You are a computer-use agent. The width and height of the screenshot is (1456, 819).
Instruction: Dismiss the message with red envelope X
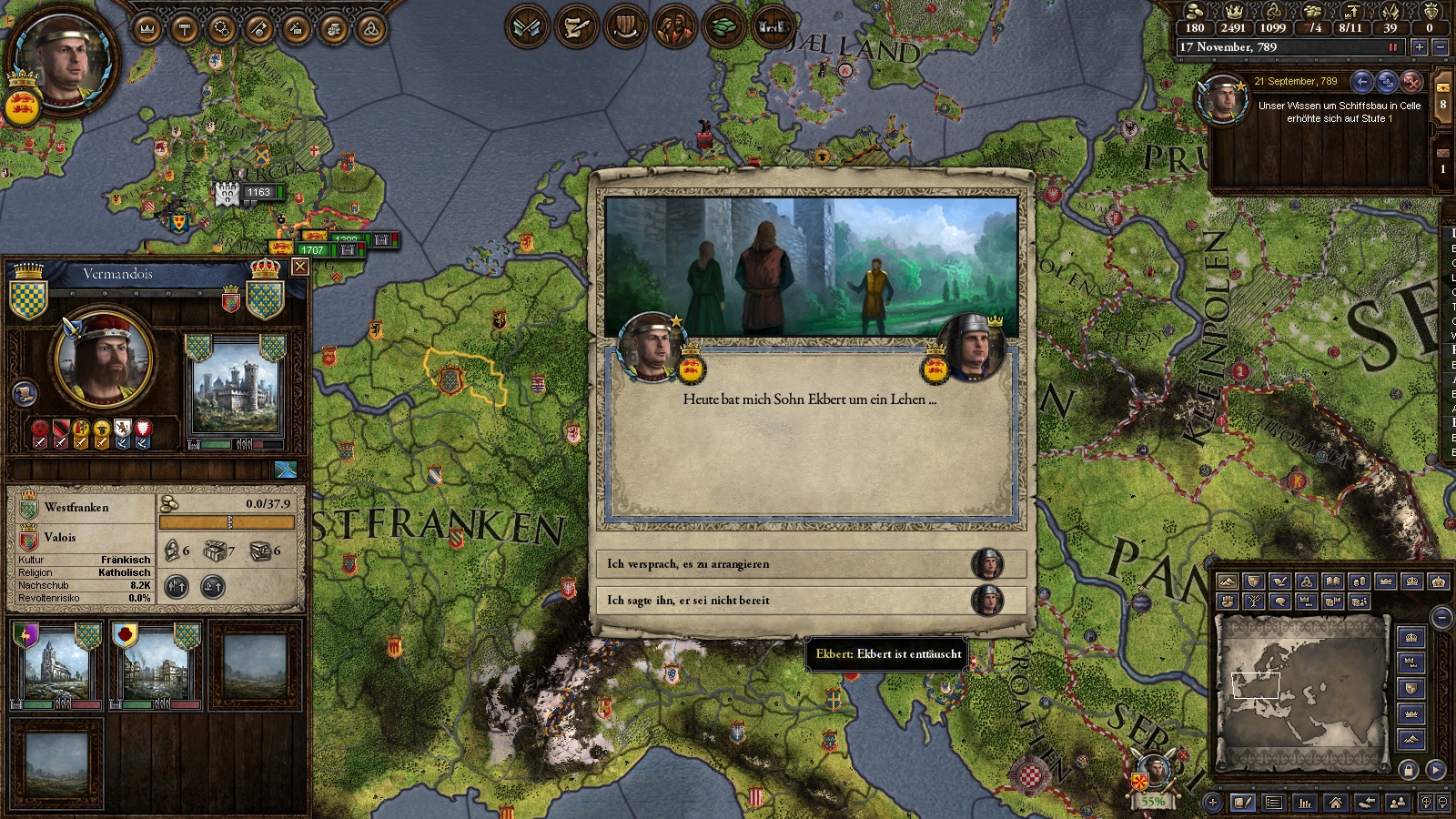coord(1411,82)
